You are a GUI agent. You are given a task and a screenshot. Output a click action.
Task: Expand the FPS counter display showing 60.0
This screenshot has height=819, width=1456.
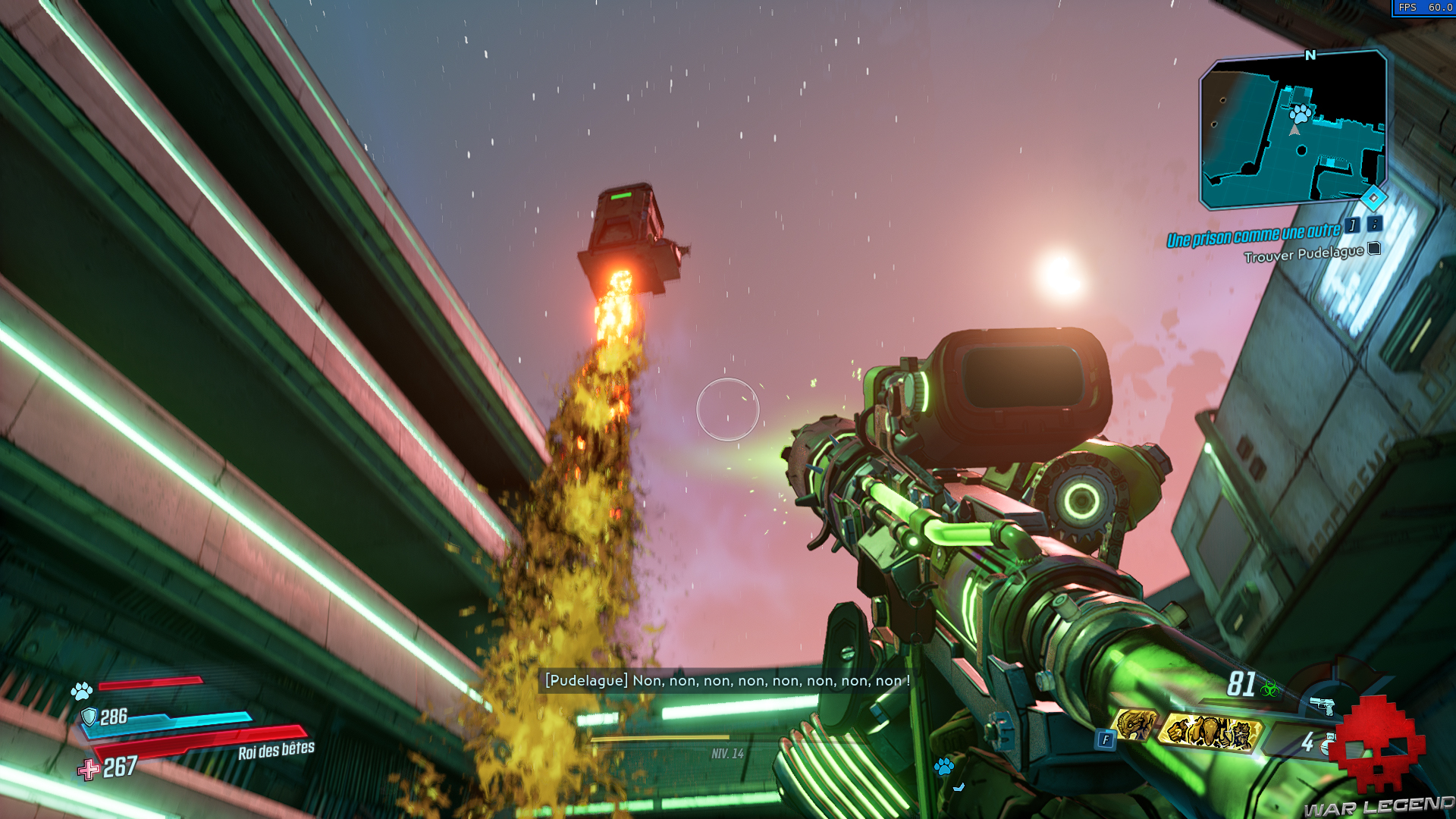1426,9
